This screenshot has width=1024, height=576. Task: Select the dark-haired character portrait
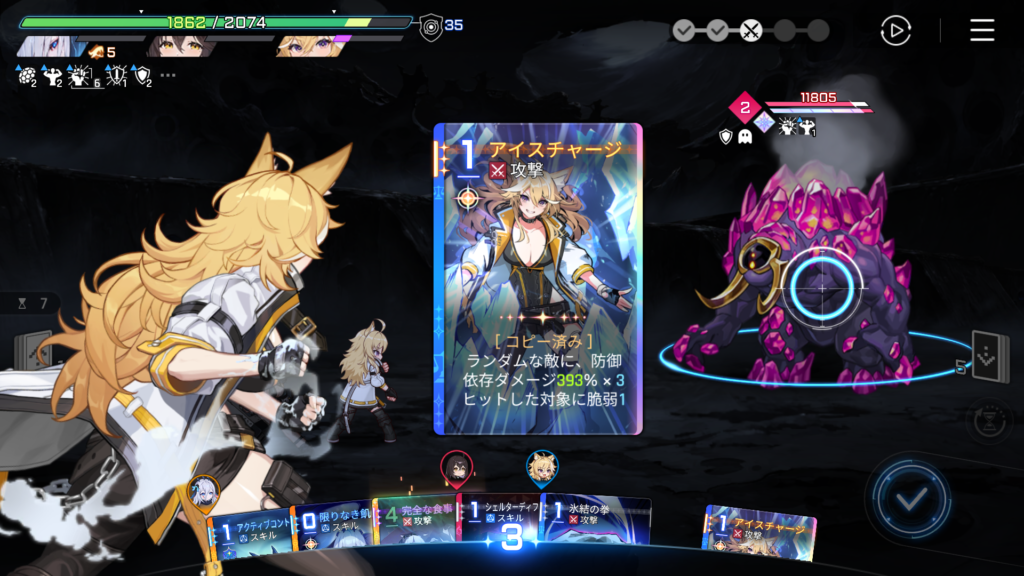177,45
